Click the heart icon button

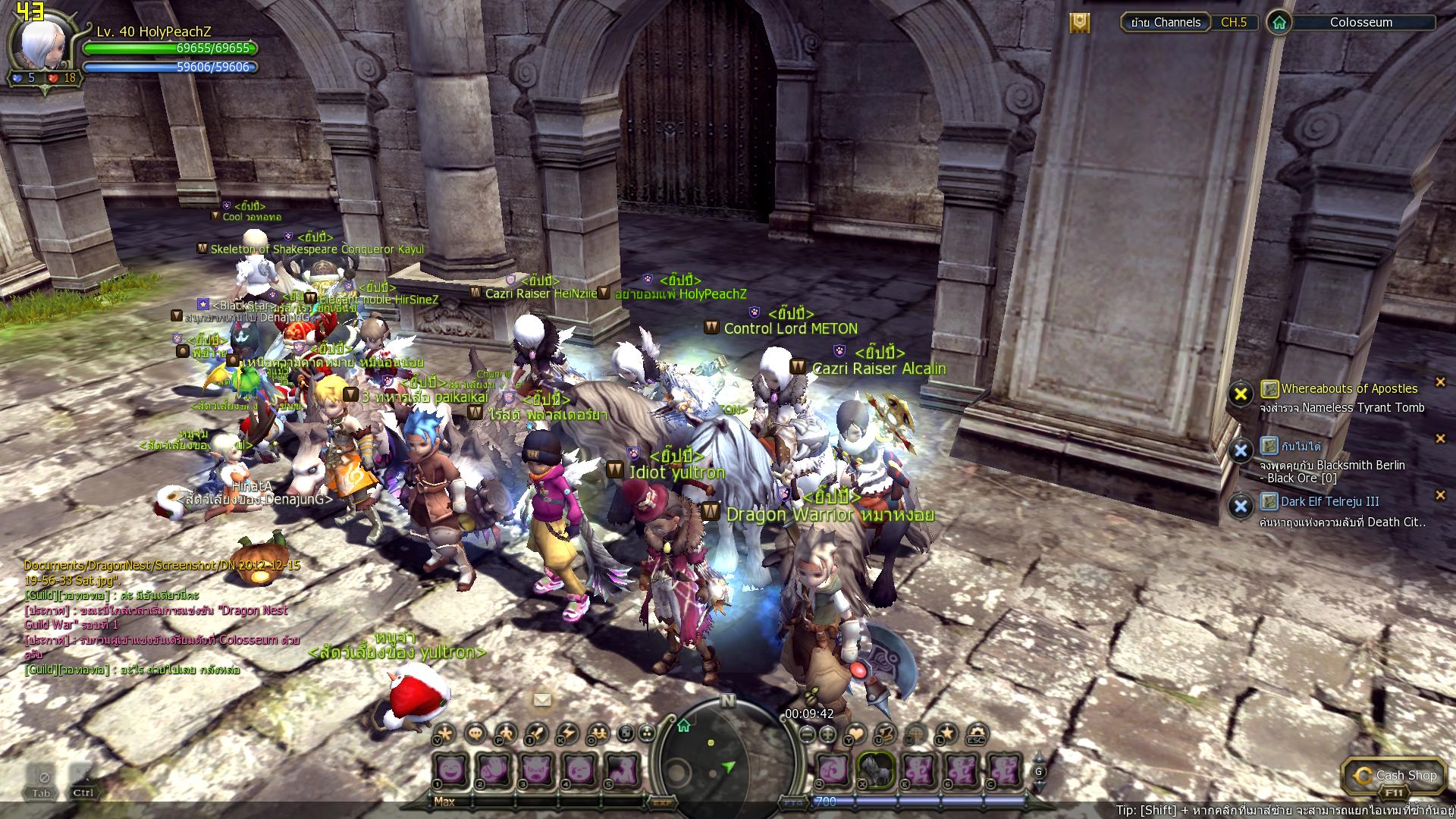[856, 733]
